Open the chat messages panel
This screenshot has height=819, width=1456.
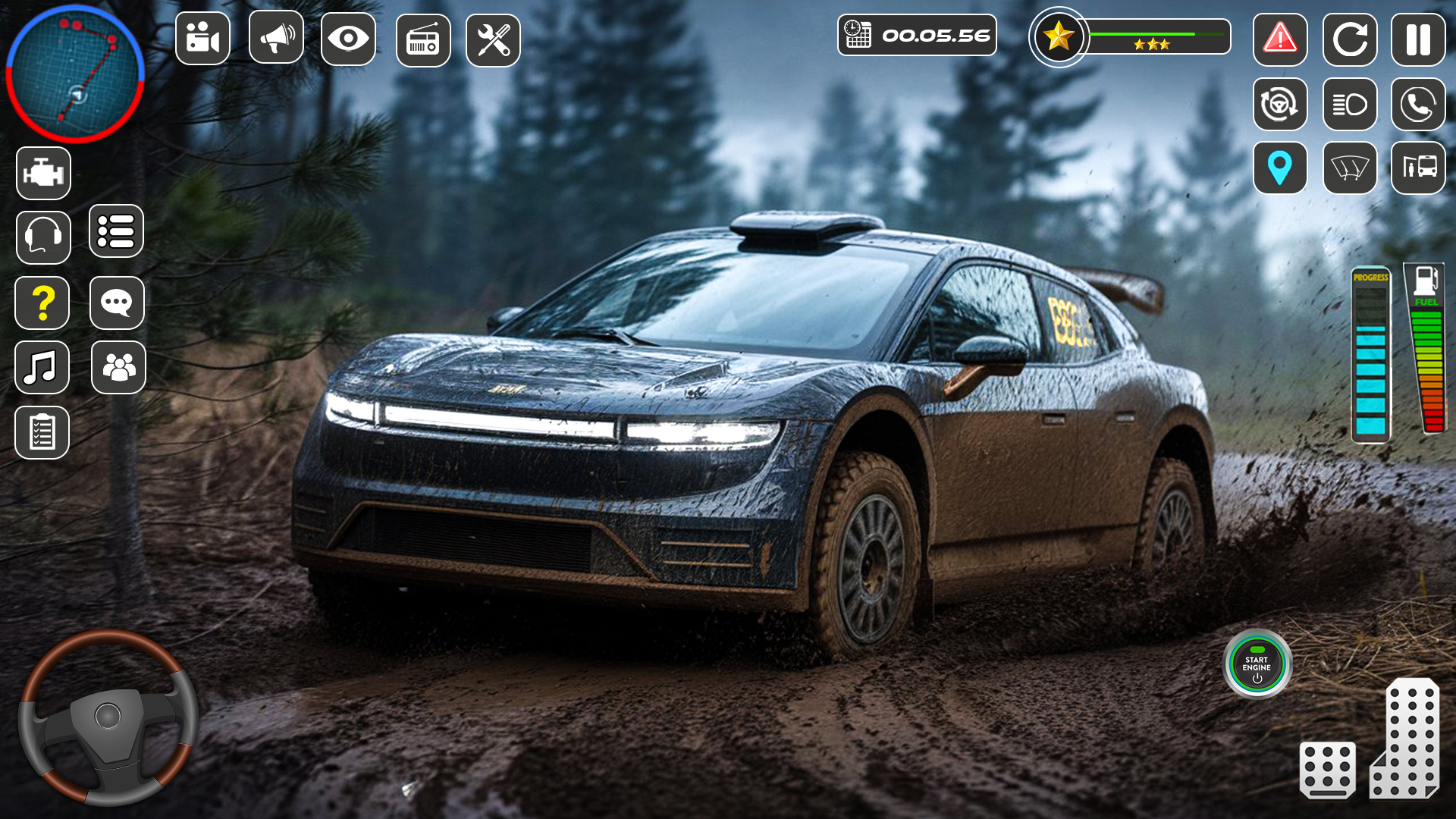pos(117,303)
